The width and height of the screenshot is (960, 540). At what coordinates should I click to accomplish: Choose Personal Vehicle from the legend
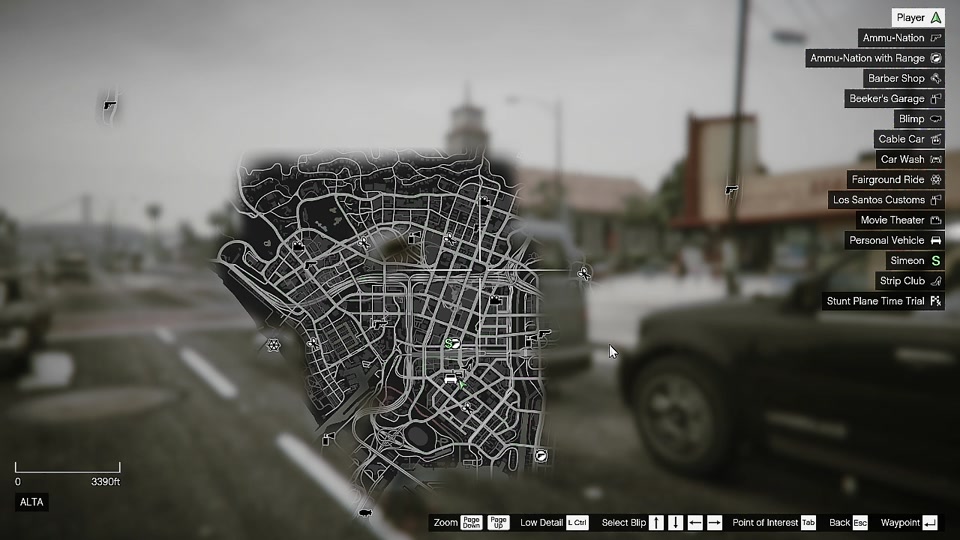click(x=894, y=240)
